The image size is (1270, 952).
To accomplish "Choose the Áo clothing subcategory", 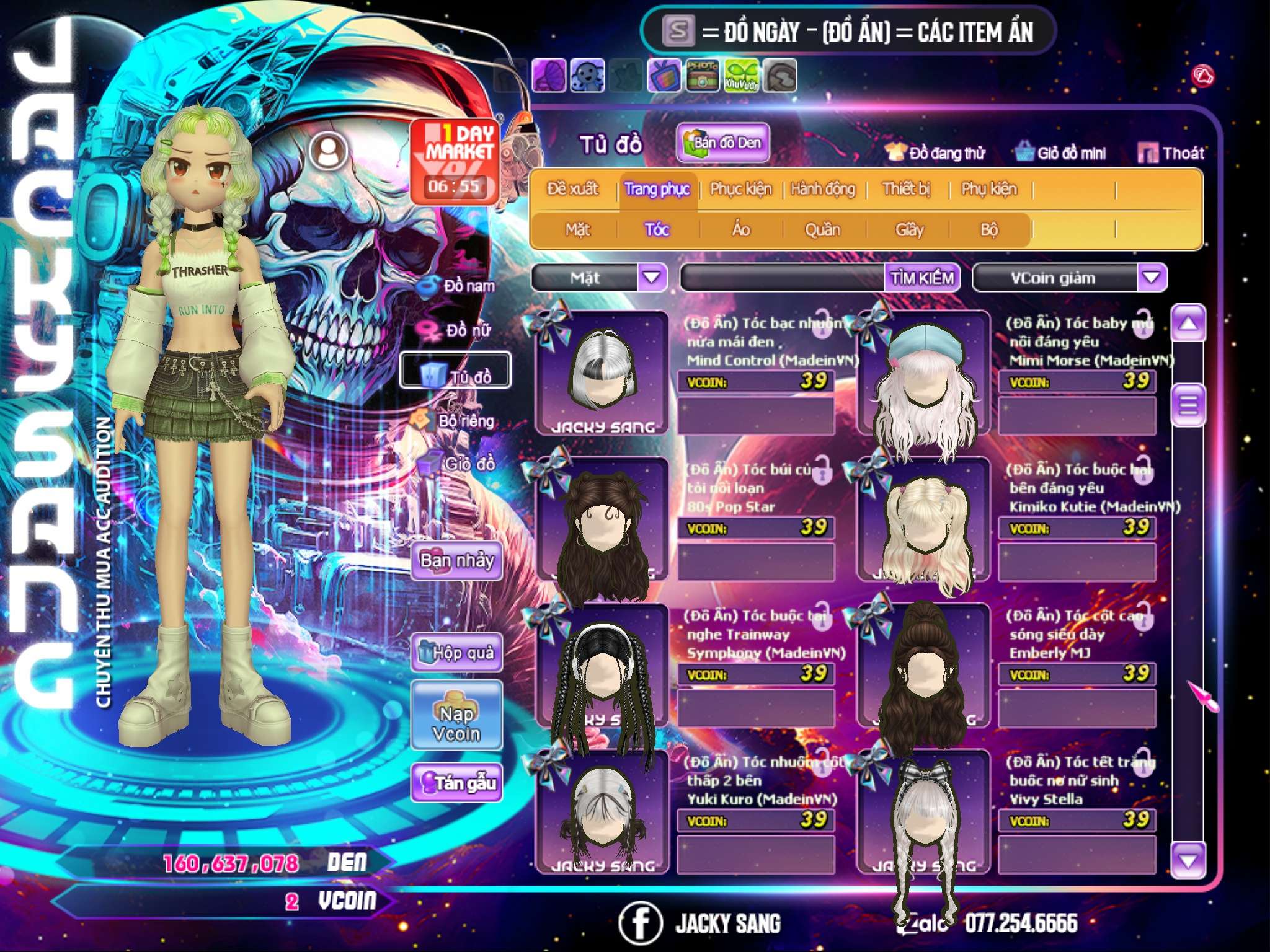I will click(x=741, y=230).
